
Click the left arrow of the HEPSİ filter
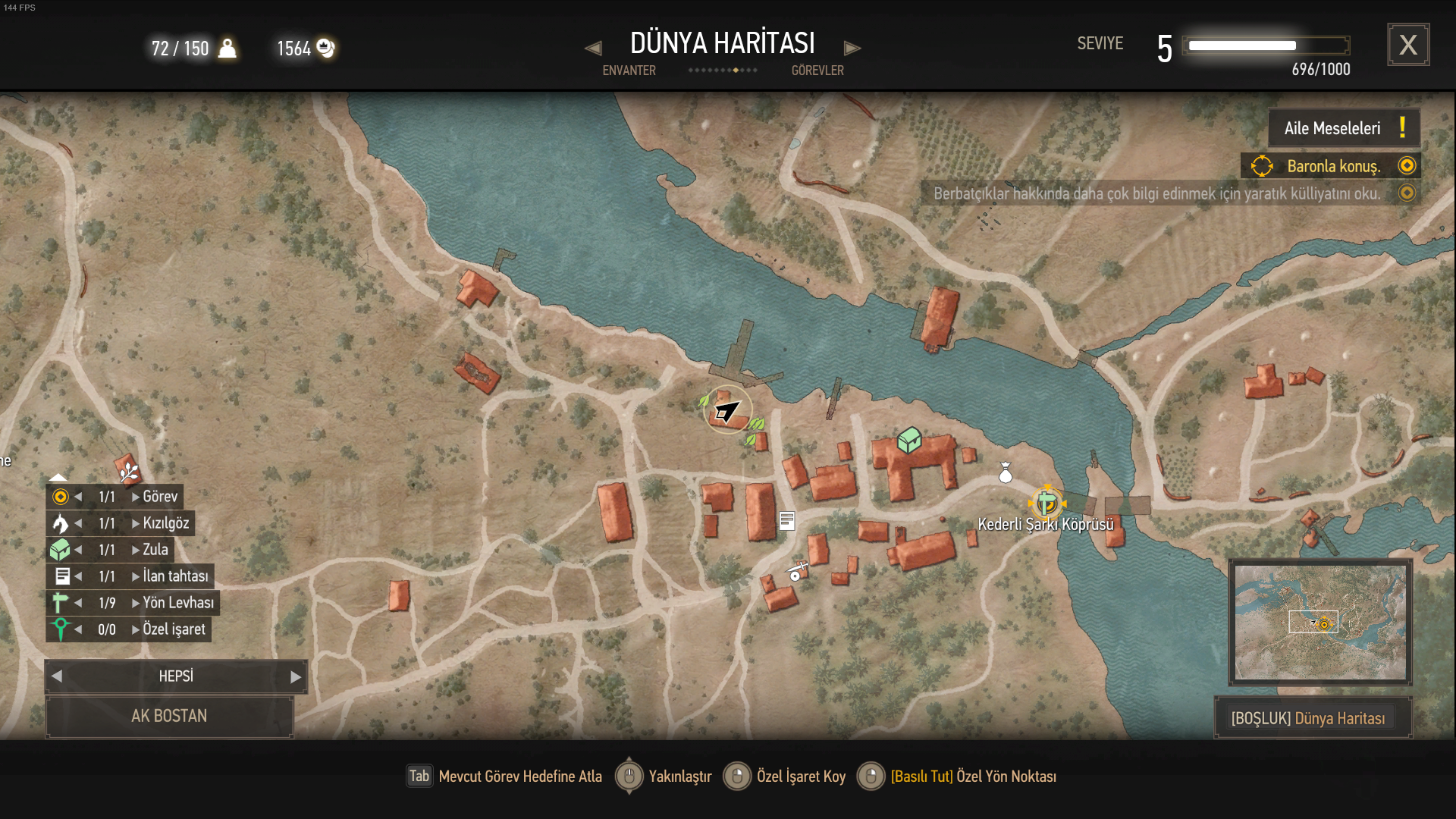click(x=57, y=676)
